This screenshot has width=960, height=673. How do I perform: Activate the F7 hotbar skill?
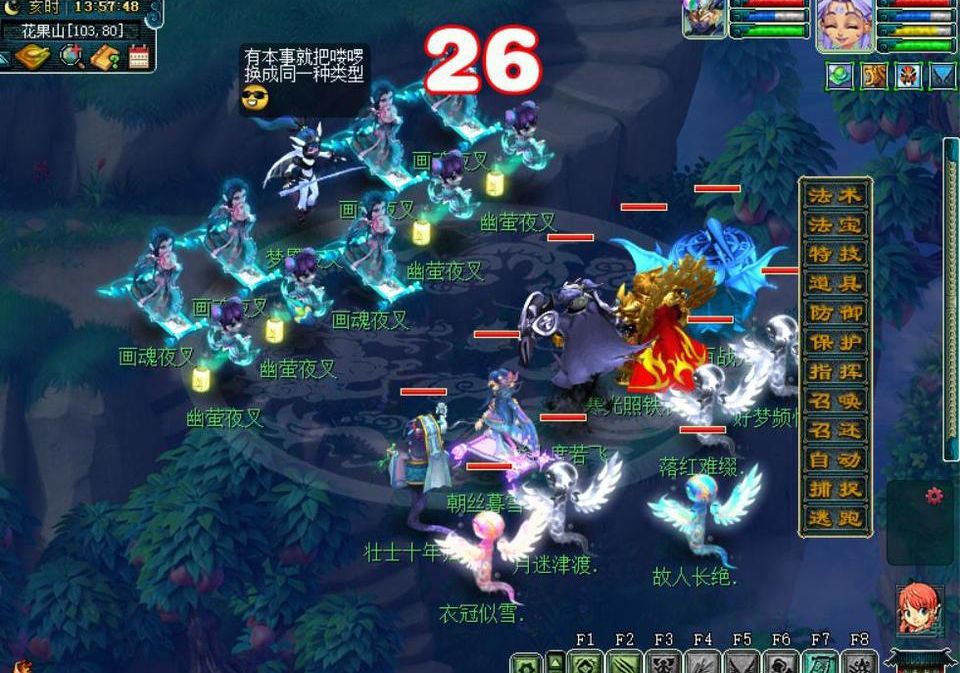click(x=820, y=662)
